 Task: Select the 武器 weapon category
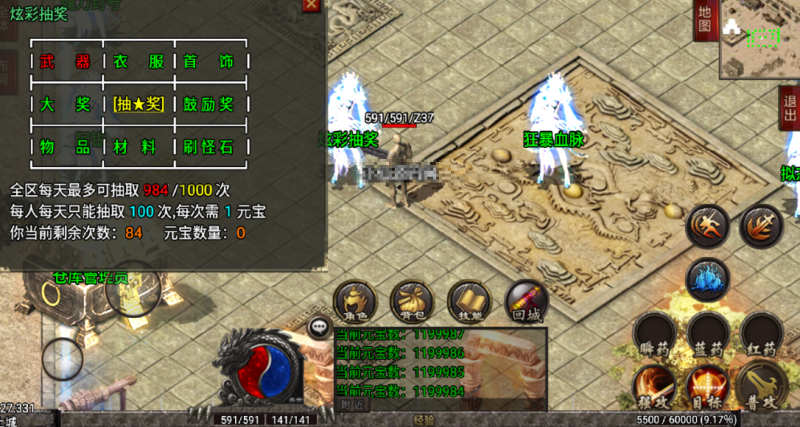[66, 62]
